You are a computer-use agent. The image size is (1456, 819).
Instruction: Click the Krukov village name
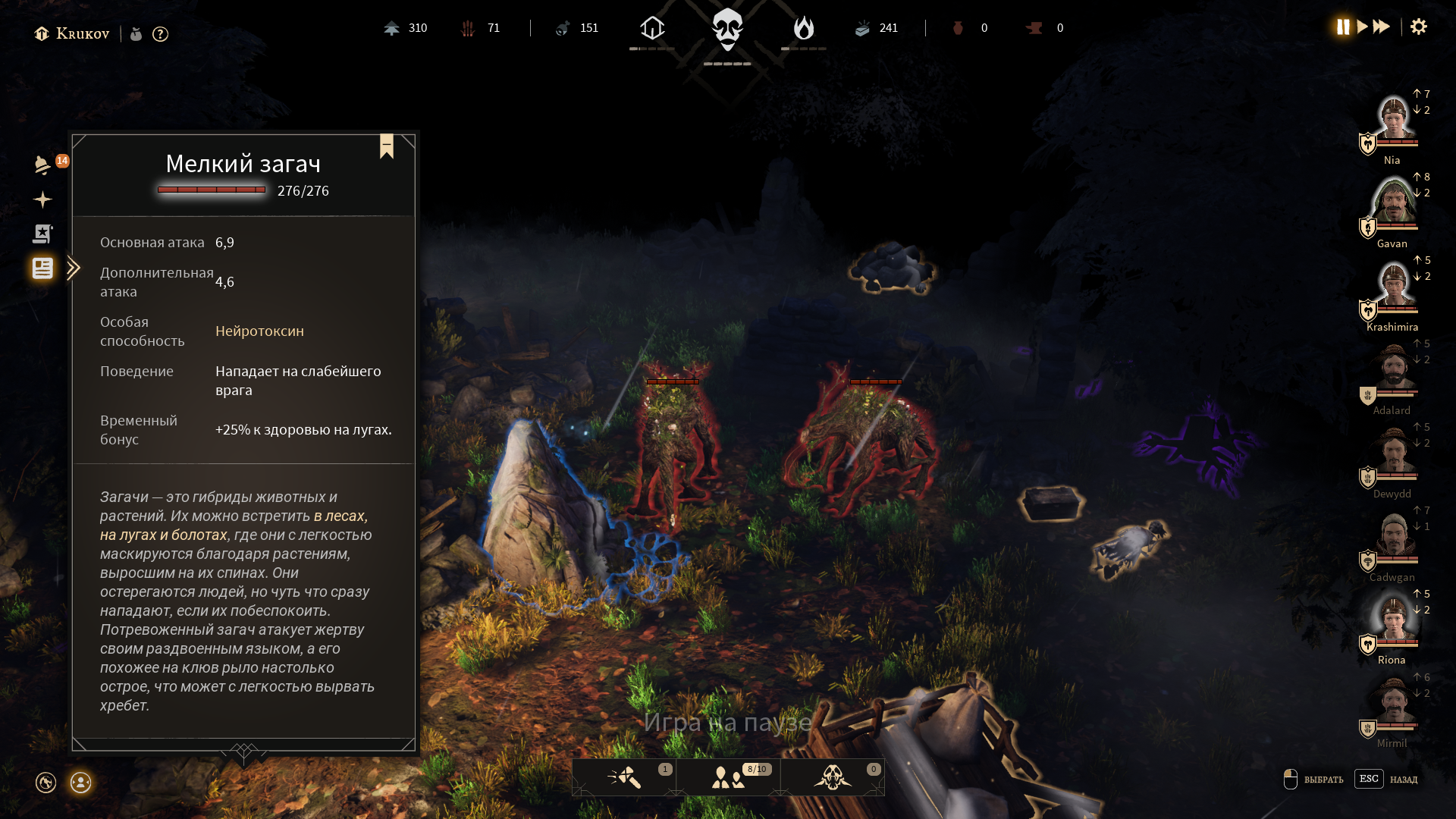pos(82,34)
